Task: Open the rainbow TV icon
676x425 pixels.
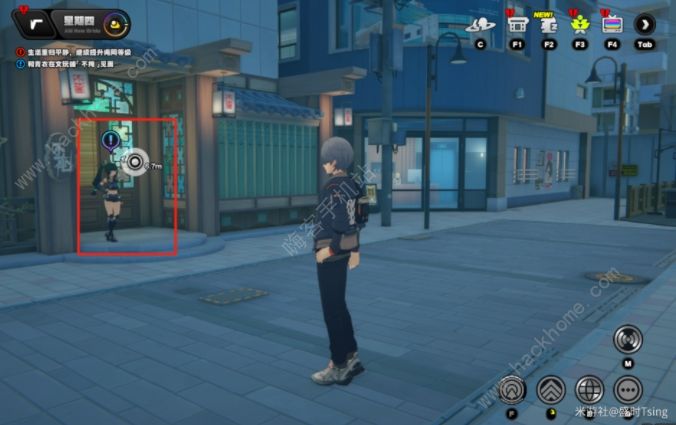Action: click(x=612, y=25)
